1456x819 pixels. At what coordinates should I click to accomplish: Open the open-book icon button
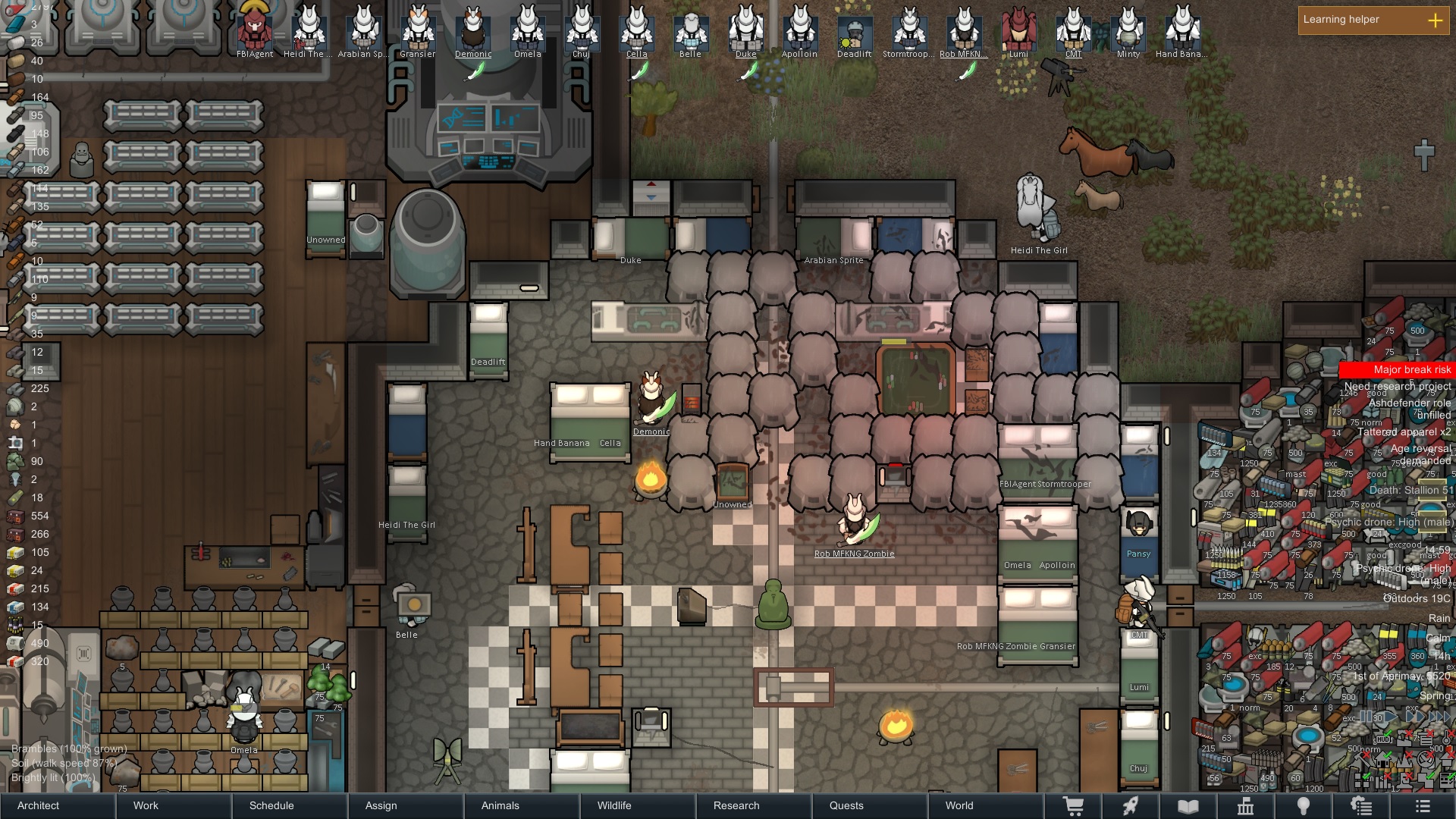click(1188, 806)
